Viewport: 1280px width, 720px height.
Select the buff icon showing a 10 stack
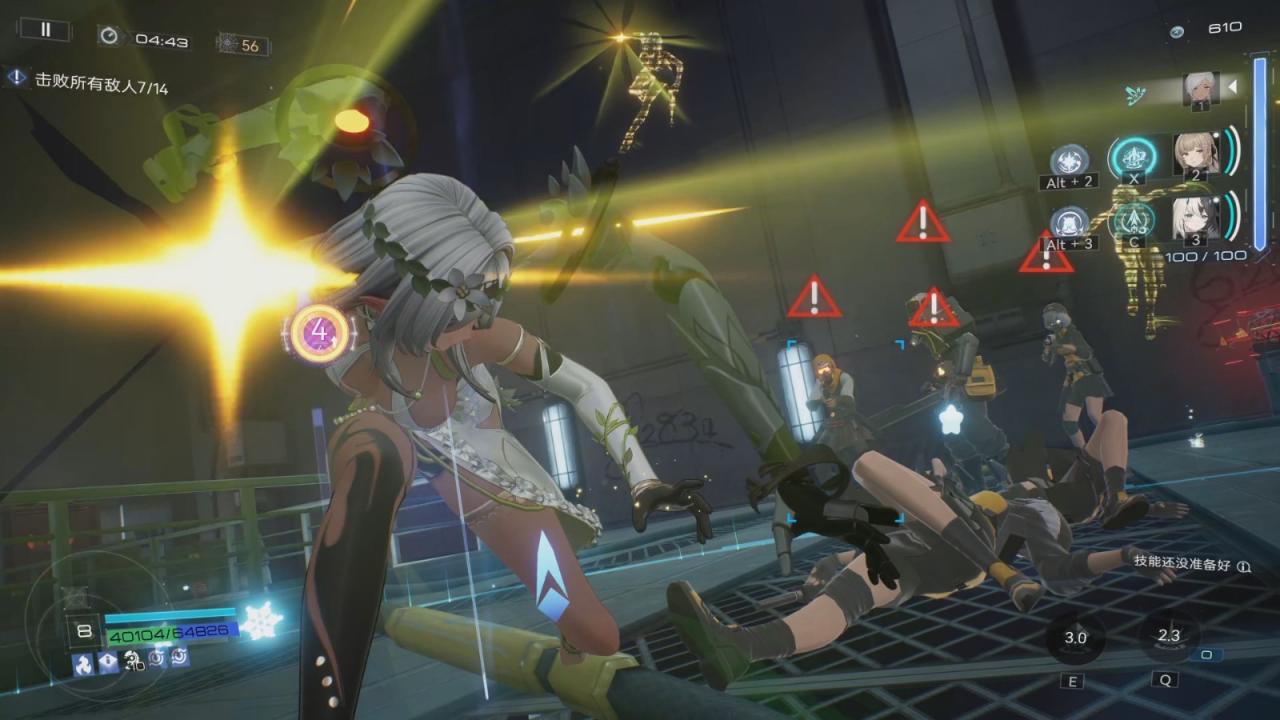[133, 659]
